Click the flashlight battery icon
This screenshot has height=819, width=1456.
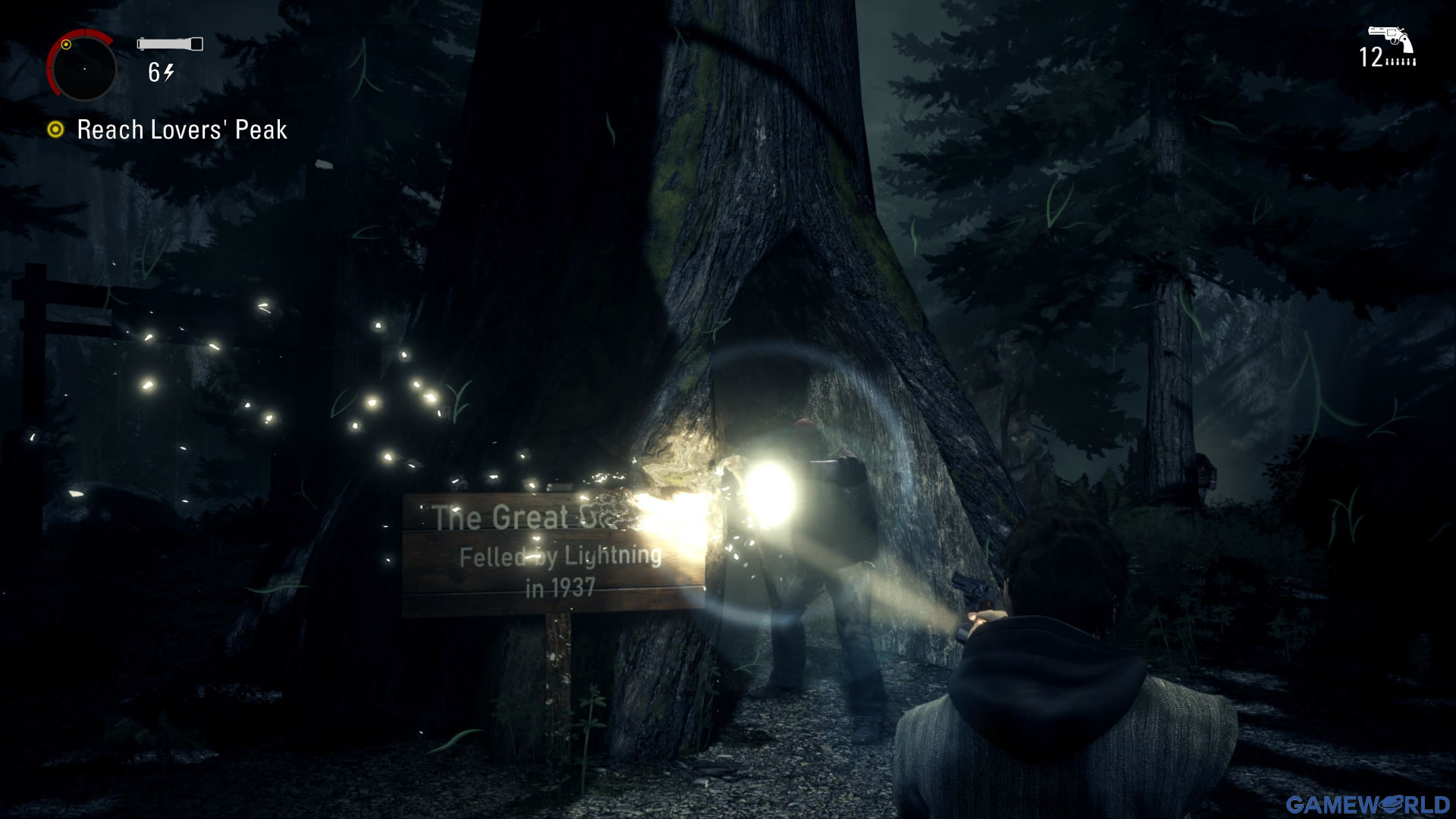click(170, 44)
